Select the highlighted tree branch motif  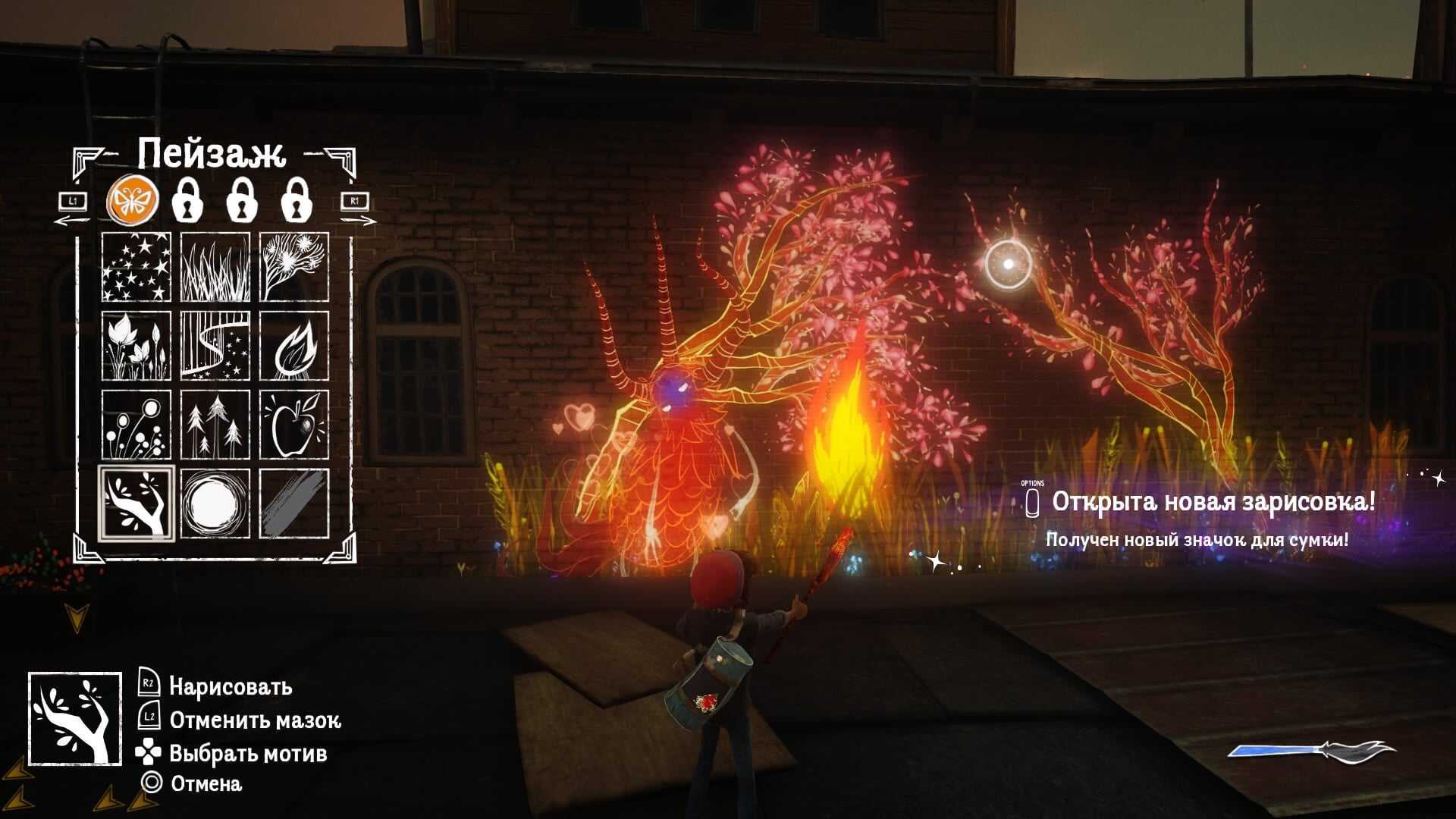pos(136,504)
